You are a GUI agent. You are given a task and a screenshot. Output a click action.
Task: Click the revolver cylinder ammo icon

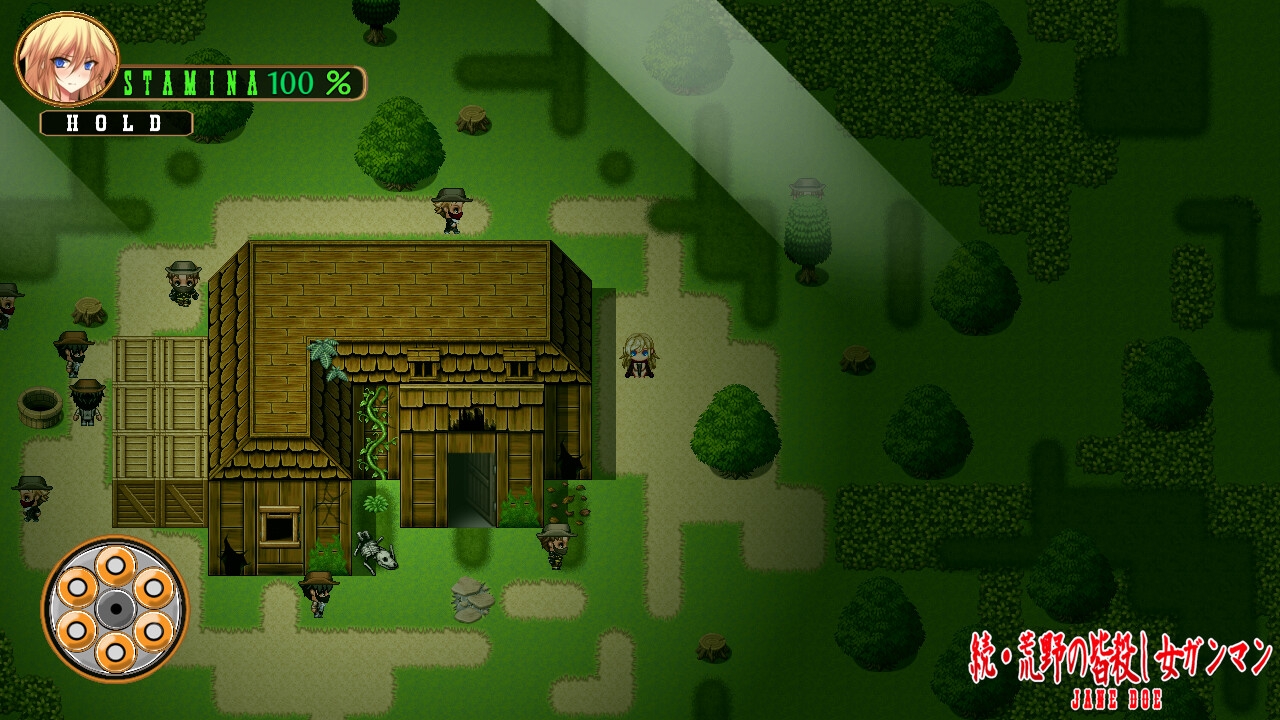(115, 609)
